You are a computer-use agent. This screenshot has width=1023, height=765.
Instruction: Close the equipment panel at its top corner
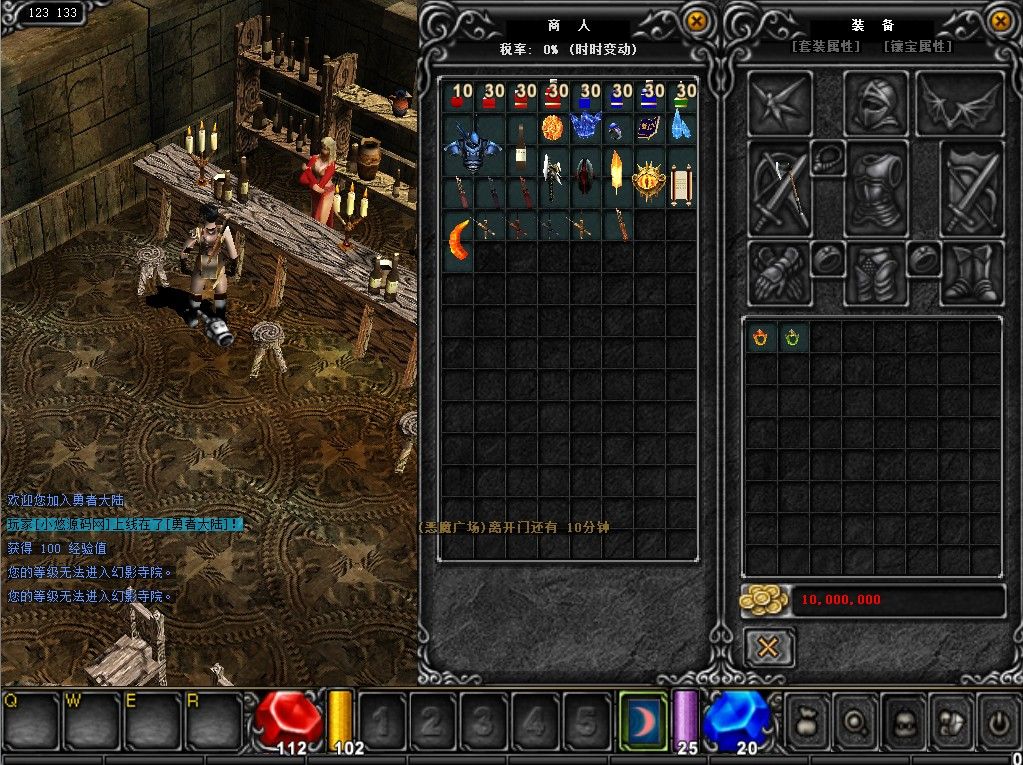tap(1000, 20)
